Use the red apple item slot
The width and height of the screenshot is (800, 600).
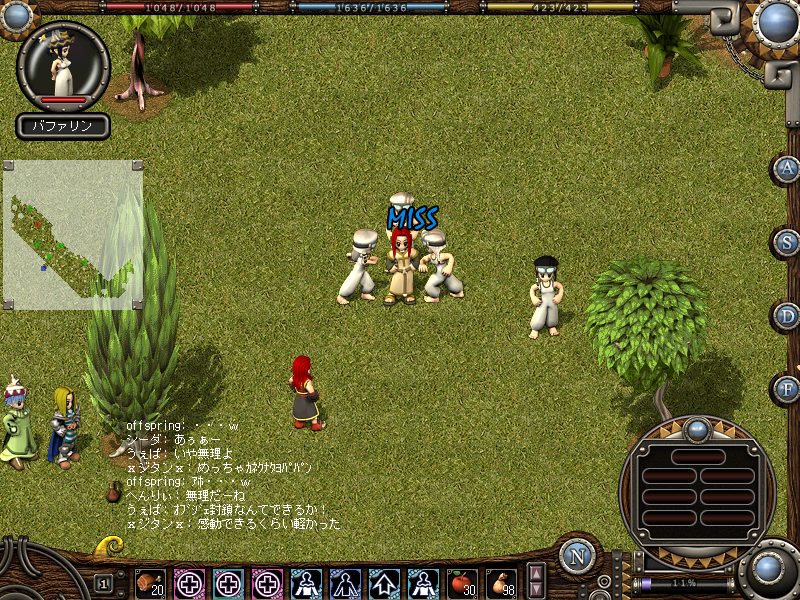462,582
